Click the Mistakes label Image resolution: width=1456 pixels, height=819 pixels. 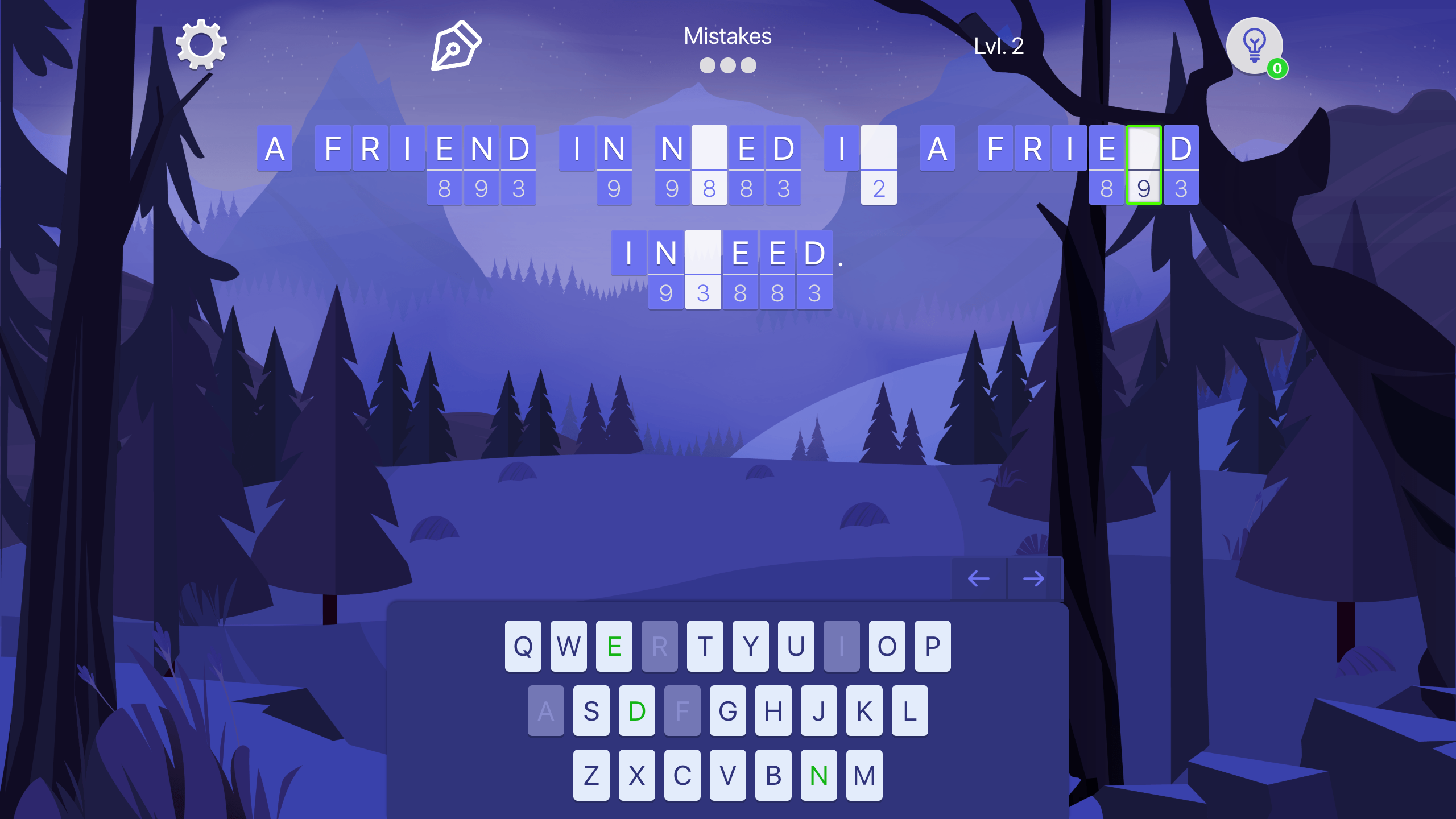(x=728, y=37)
